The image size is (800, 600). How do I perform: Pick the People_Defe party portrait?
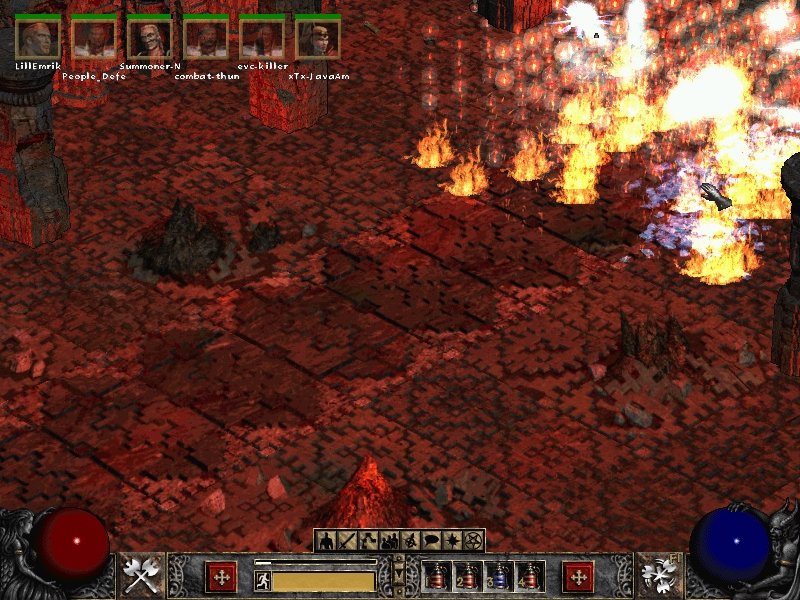(x=94, y=38)
